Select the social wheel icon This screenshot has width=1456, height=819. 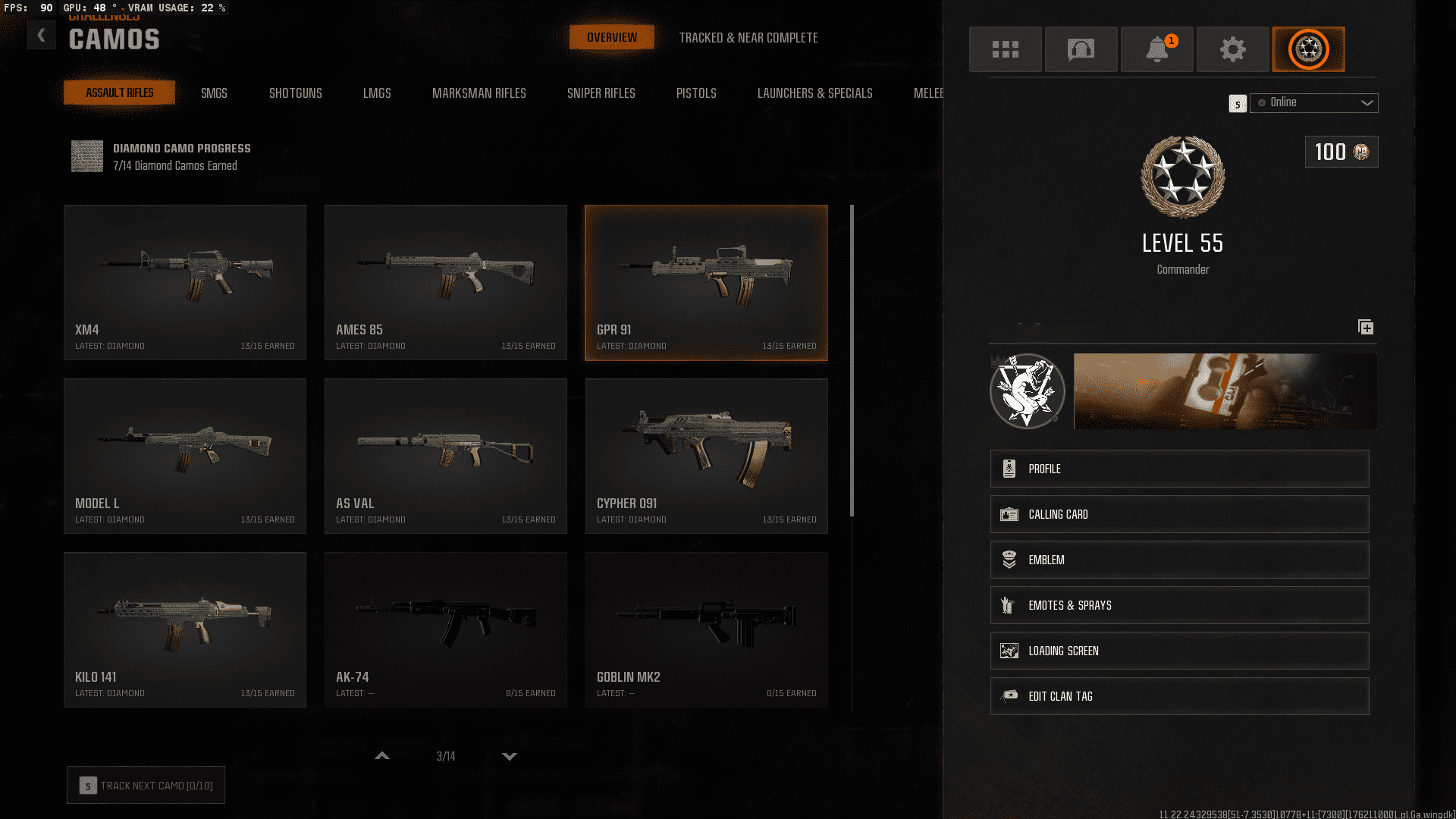tap(1308, 49)
